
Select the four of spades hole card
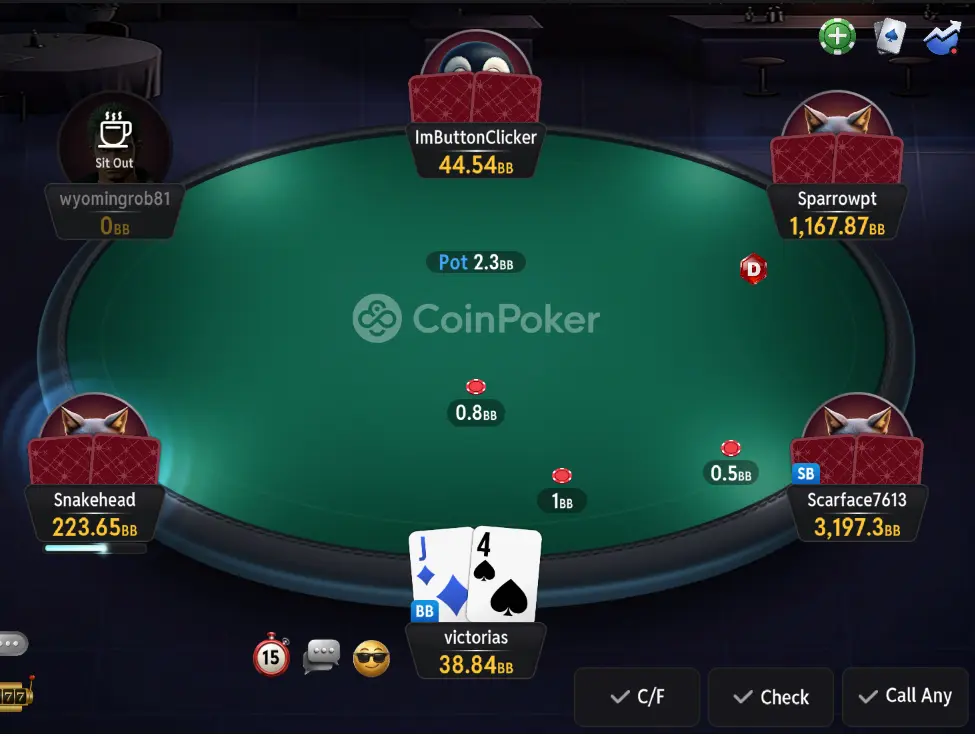click(x=506, y=574)
